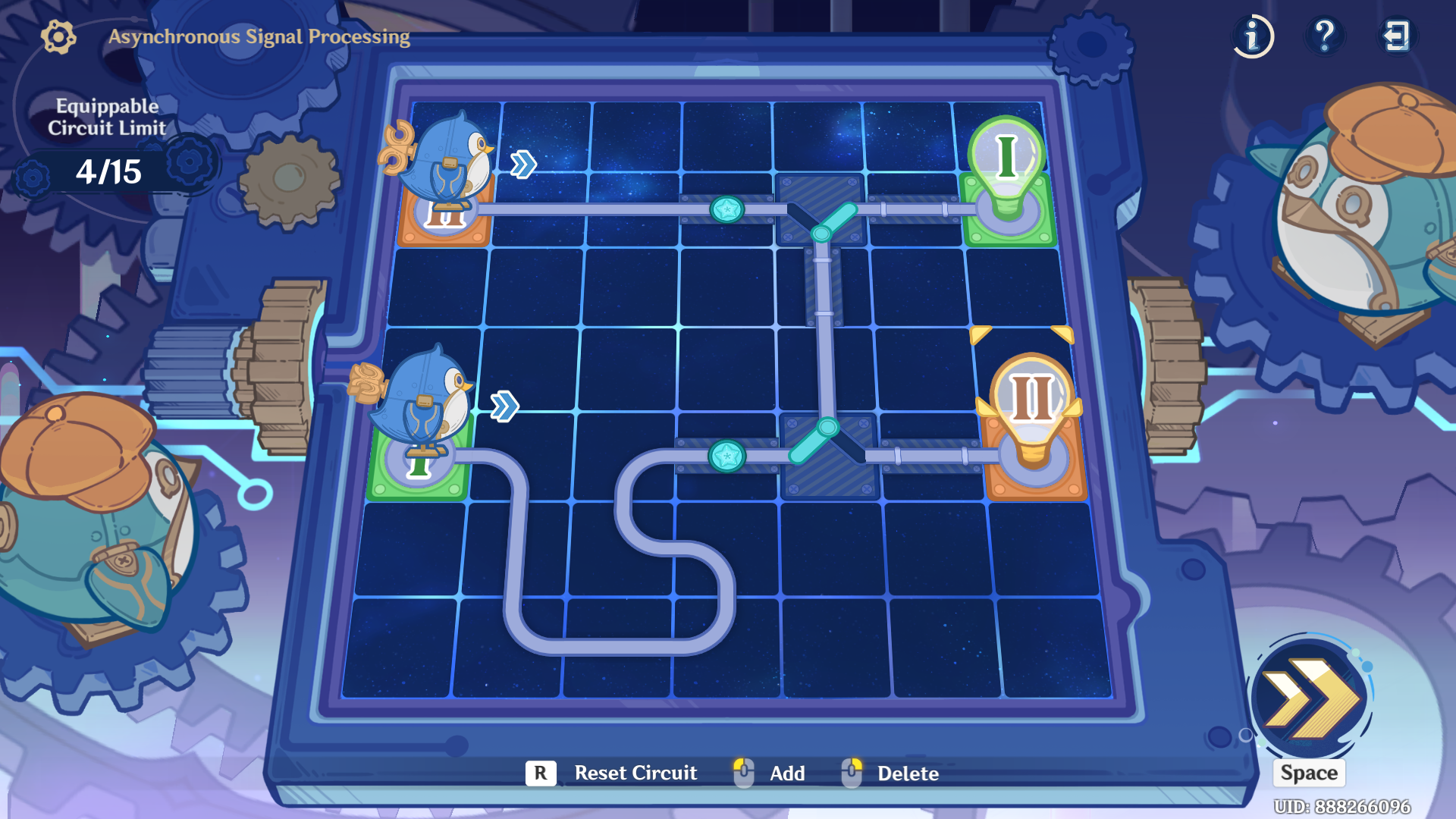Click the info icon in the top right
1456x819 pixels.
[x=1252, y=36]
